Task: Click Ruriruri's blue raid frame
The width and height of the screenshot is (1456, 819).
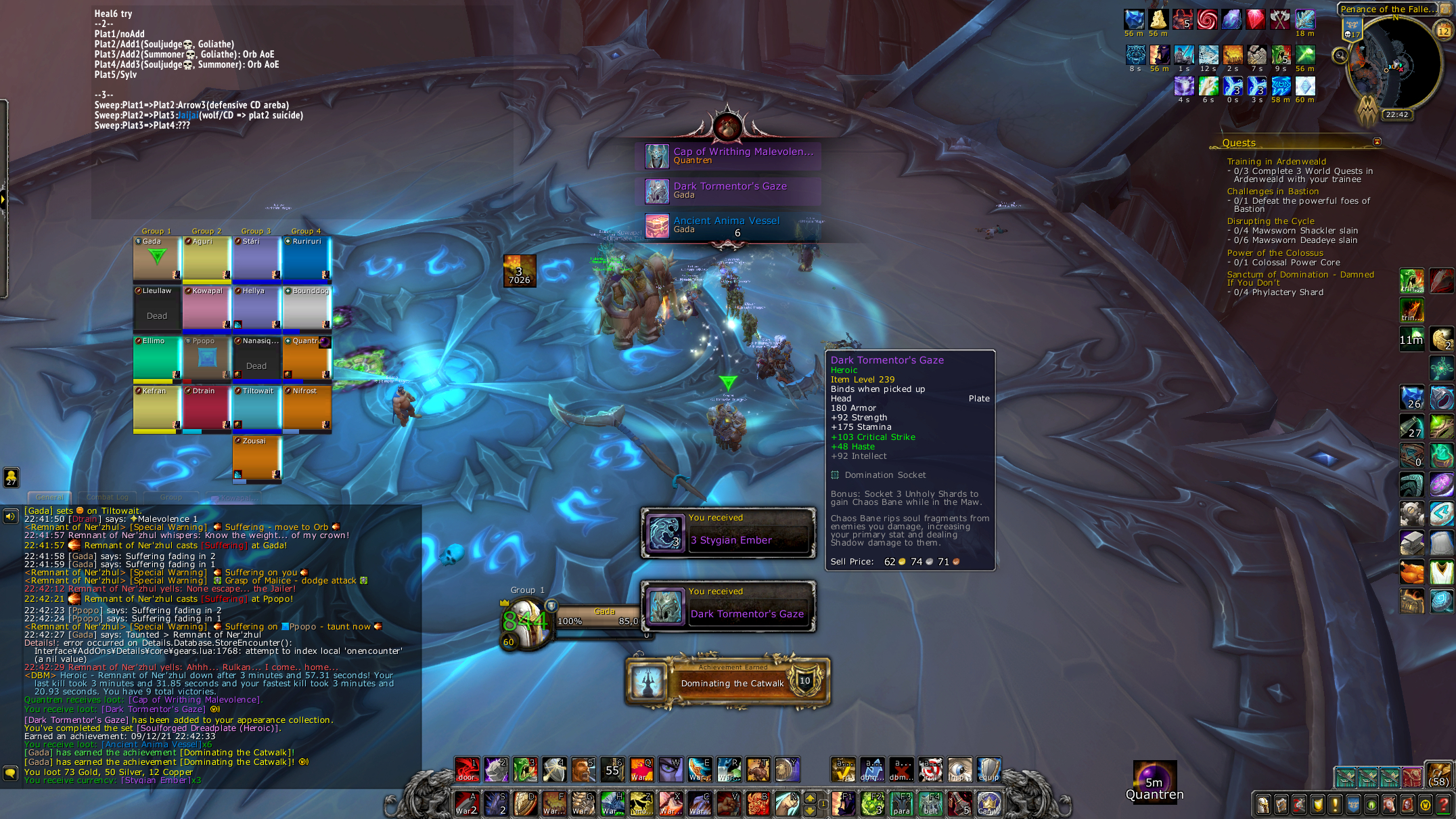Action: (x=306, y=259)
